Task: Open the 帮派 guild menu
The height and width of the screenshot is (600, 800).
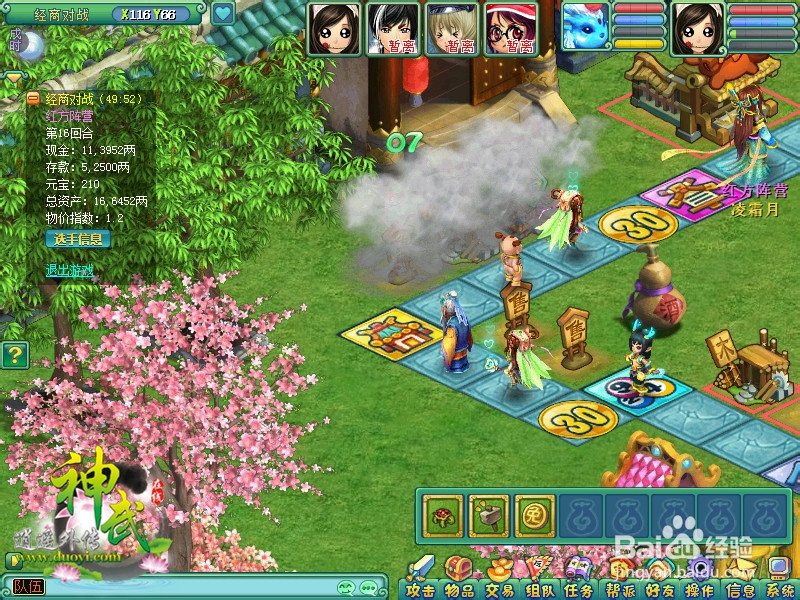Action: [x=620, y=588]
